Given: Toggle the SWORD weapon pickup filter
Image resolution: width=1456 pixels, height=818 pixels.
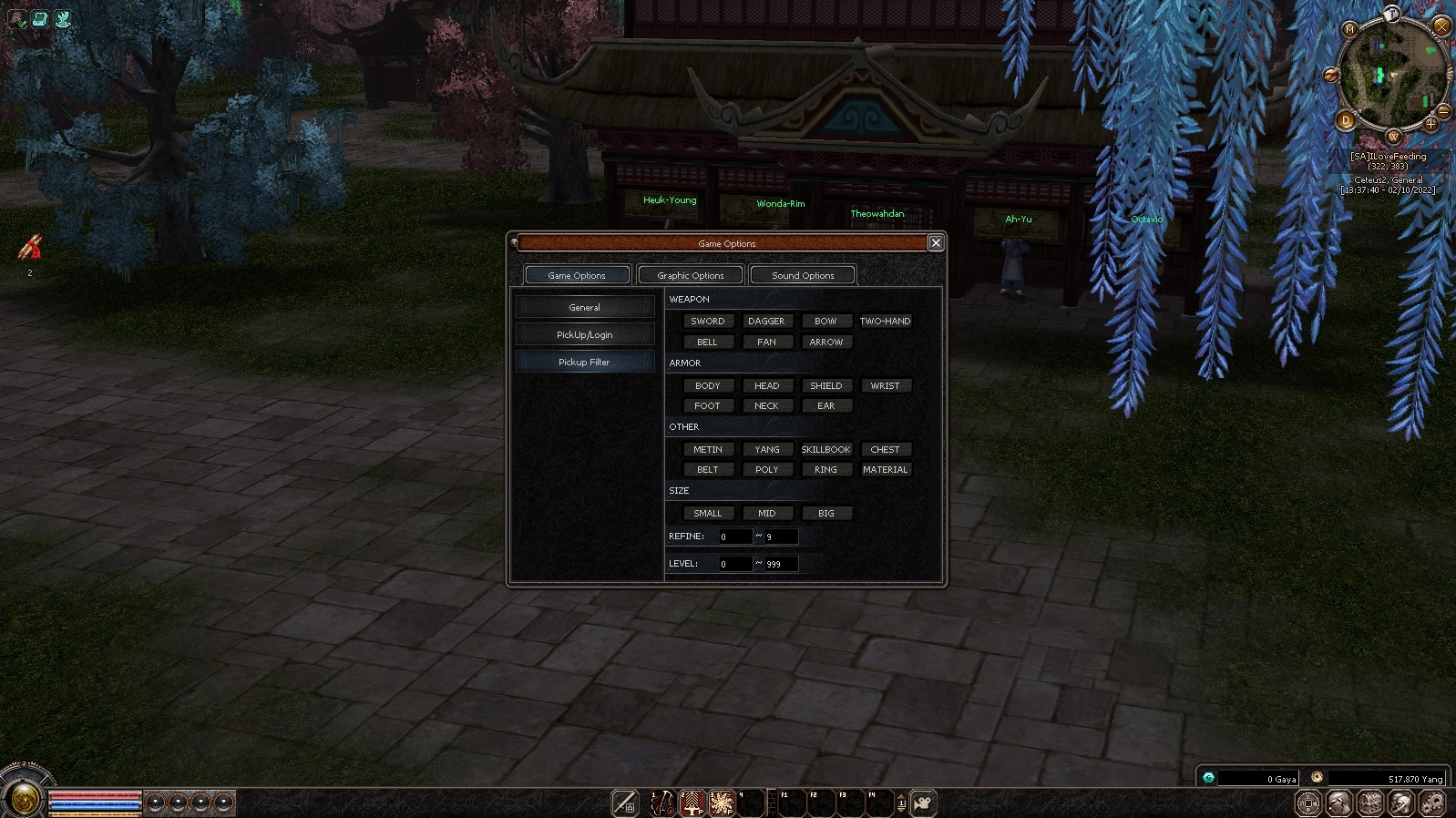Looking at the screenshot, I should pyautogui.click(x=708, y=321).
